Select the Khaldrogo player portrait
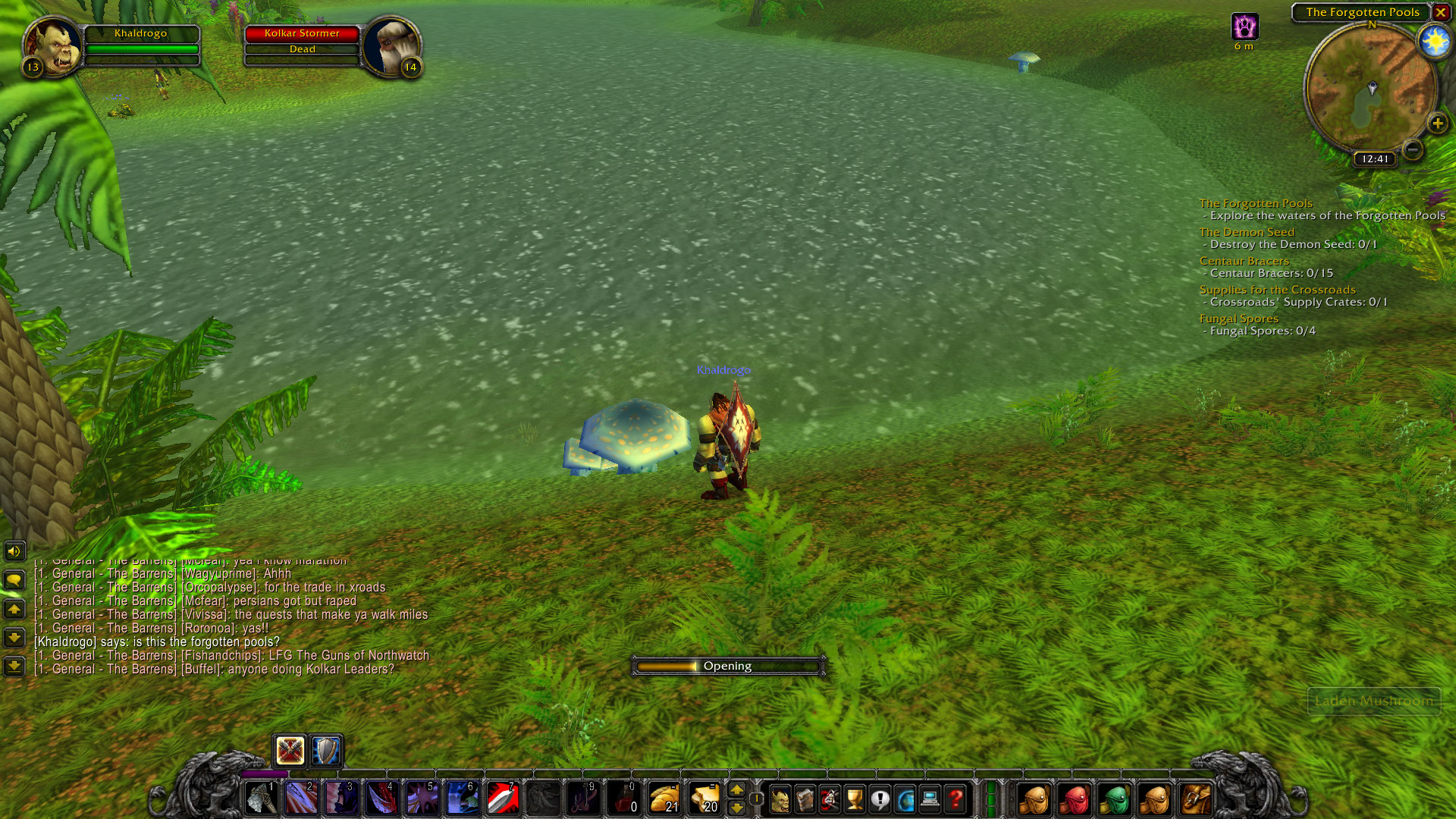1456x819 pixels. click(x=52, y=47)
